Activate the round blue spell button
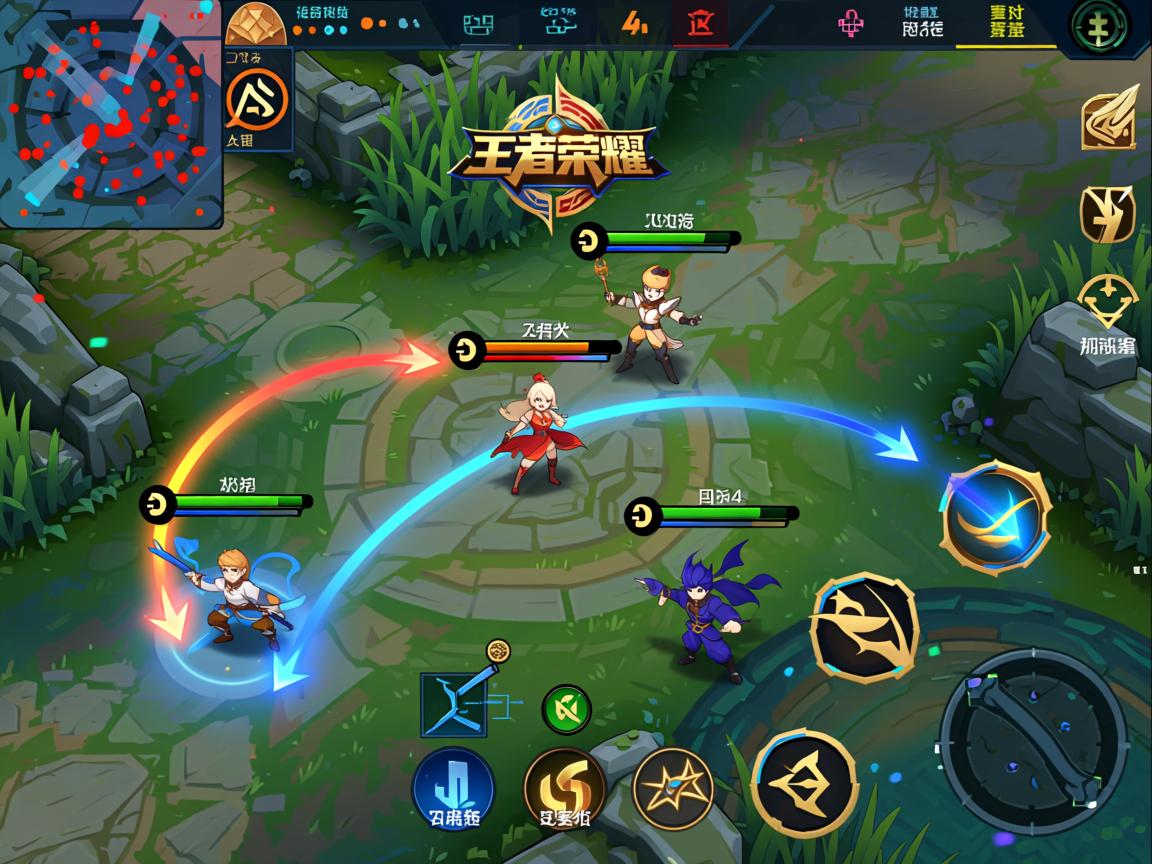This screenshot has width=1152, height=864. pos(454,788)
